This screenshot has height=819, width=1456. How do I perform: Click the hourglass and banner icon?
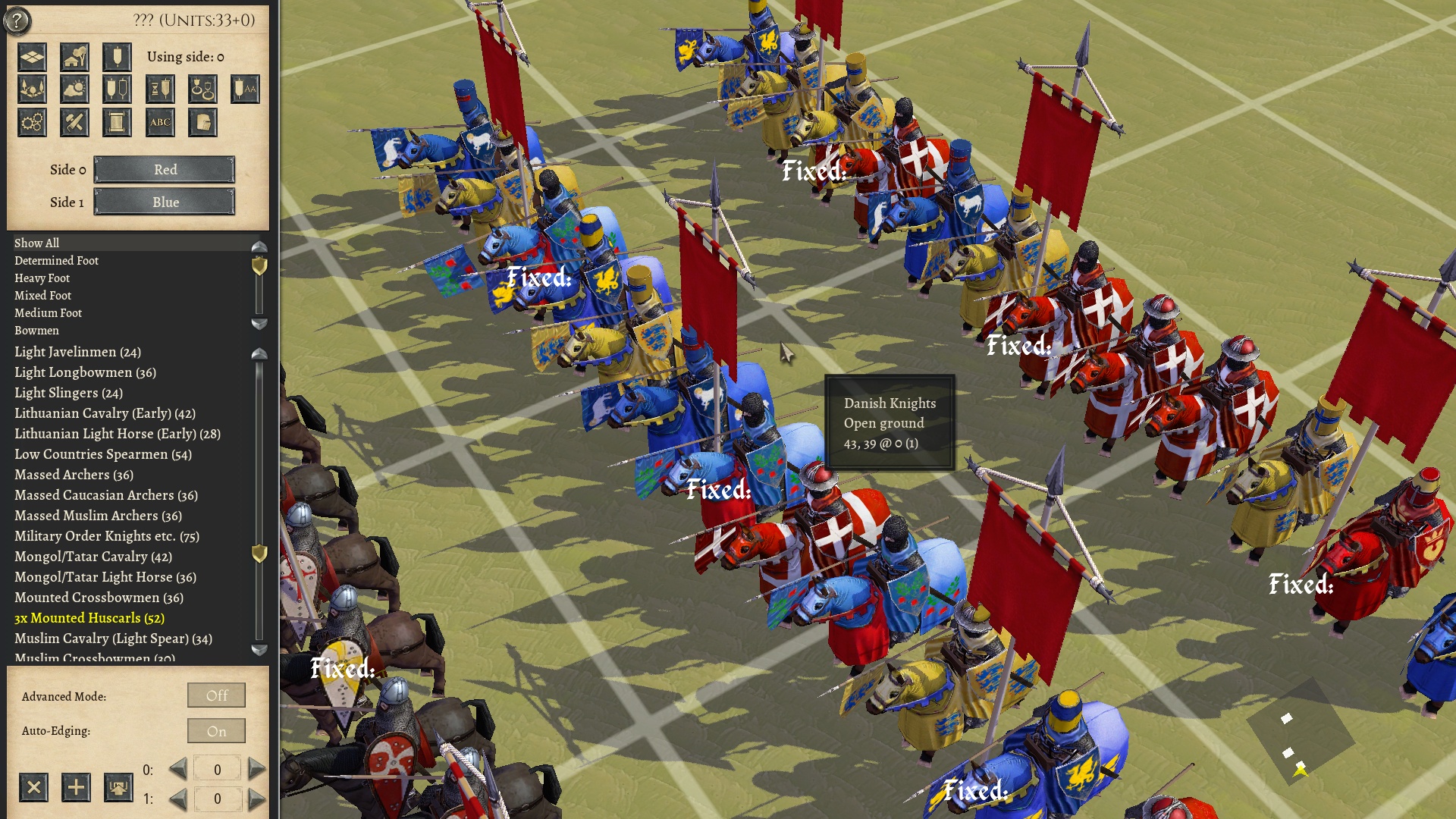point(160,89)
